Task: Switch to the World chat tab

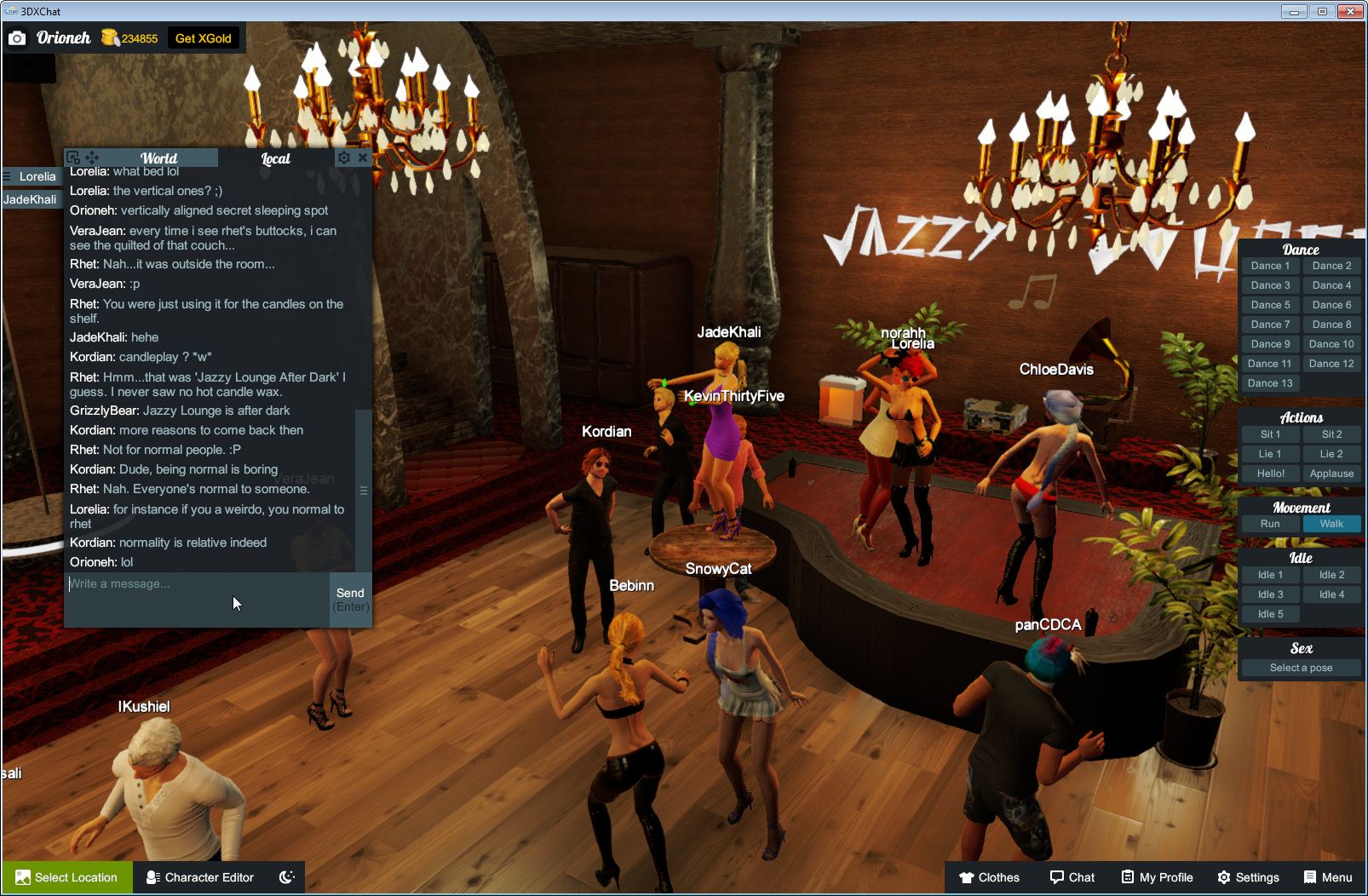Action: 160,158
